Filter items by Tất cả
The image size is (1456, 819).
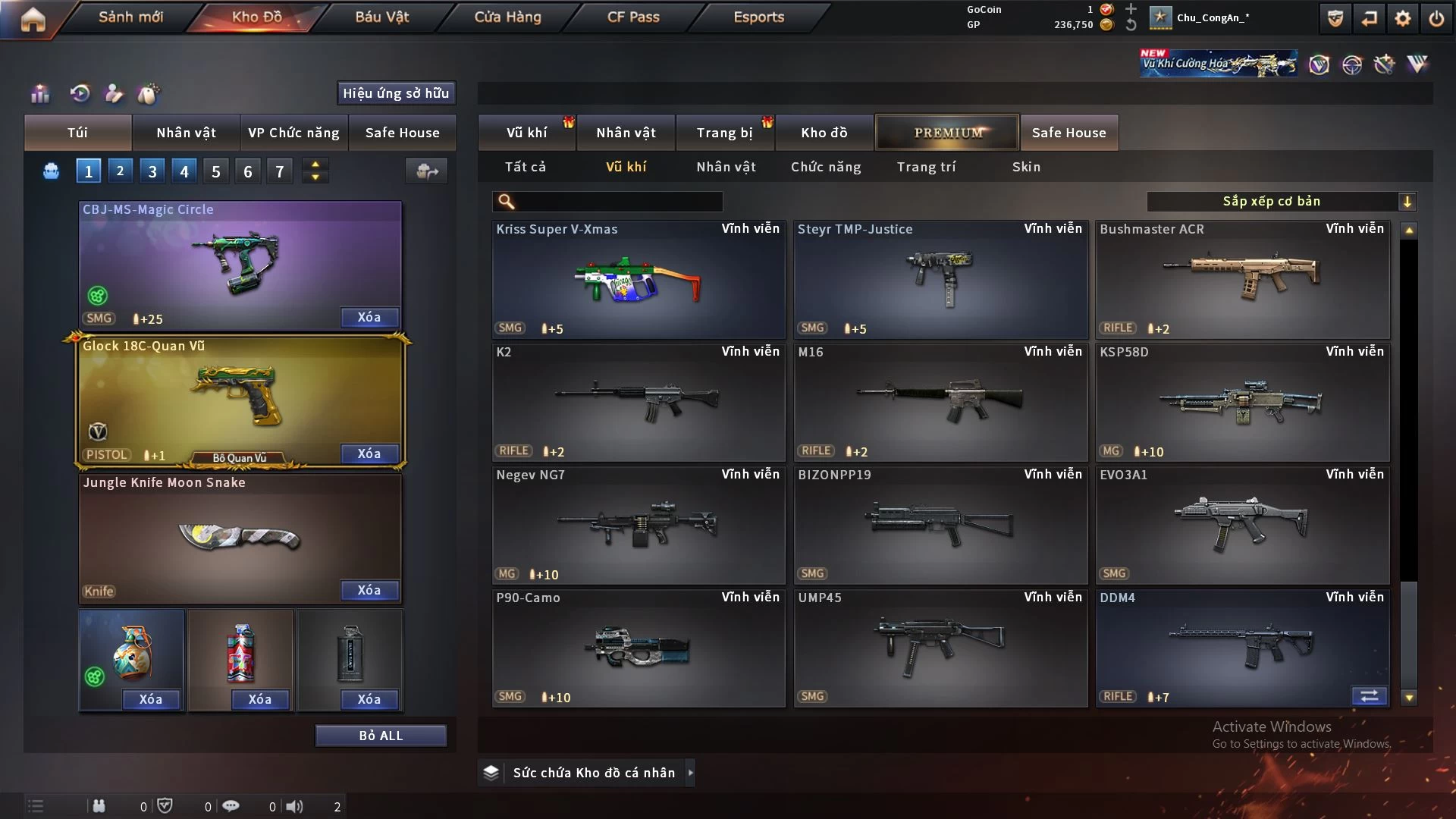pyautogui.click(x=526, y=167)
